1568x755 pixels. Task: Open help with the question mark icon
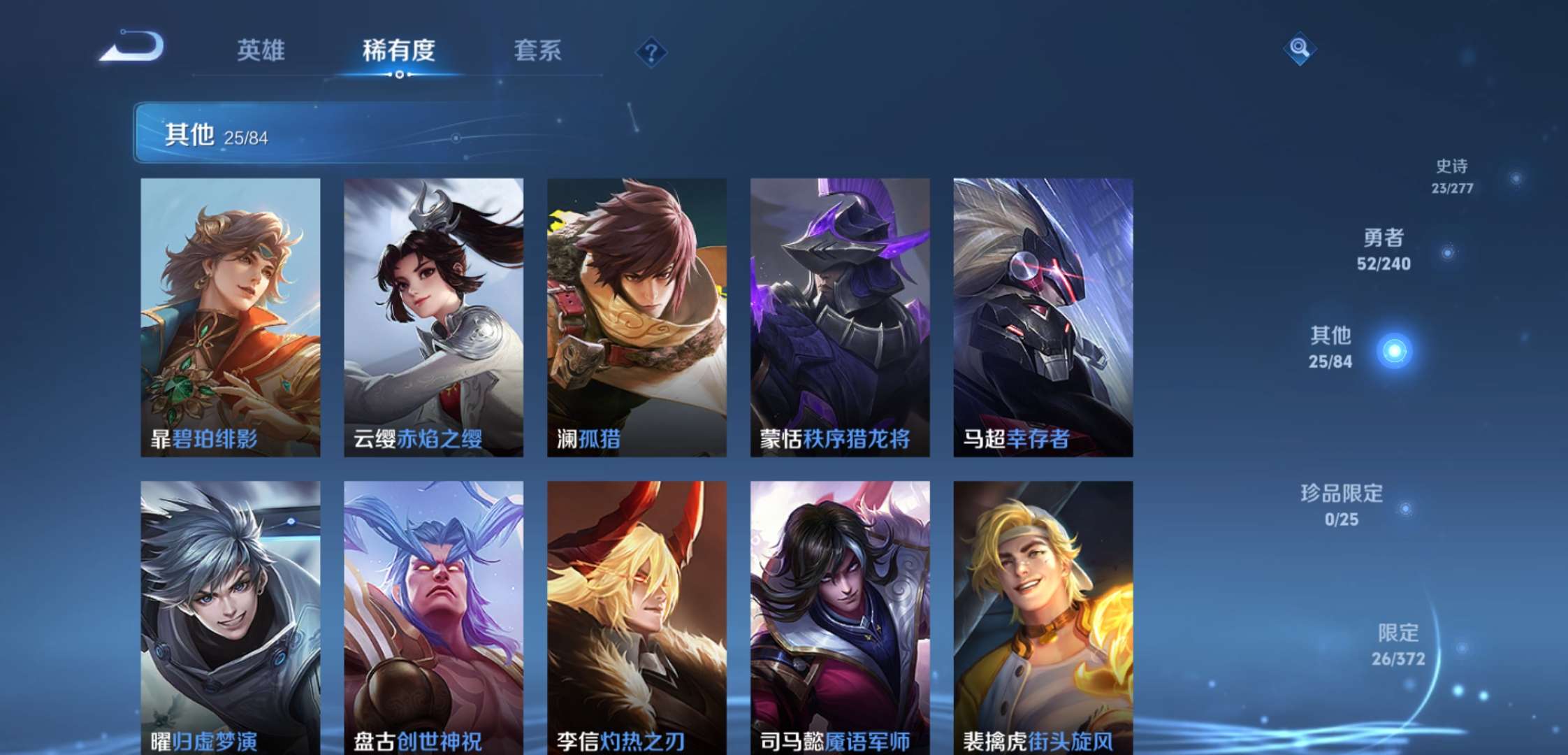pyautogui.click(x=650, y=50)
